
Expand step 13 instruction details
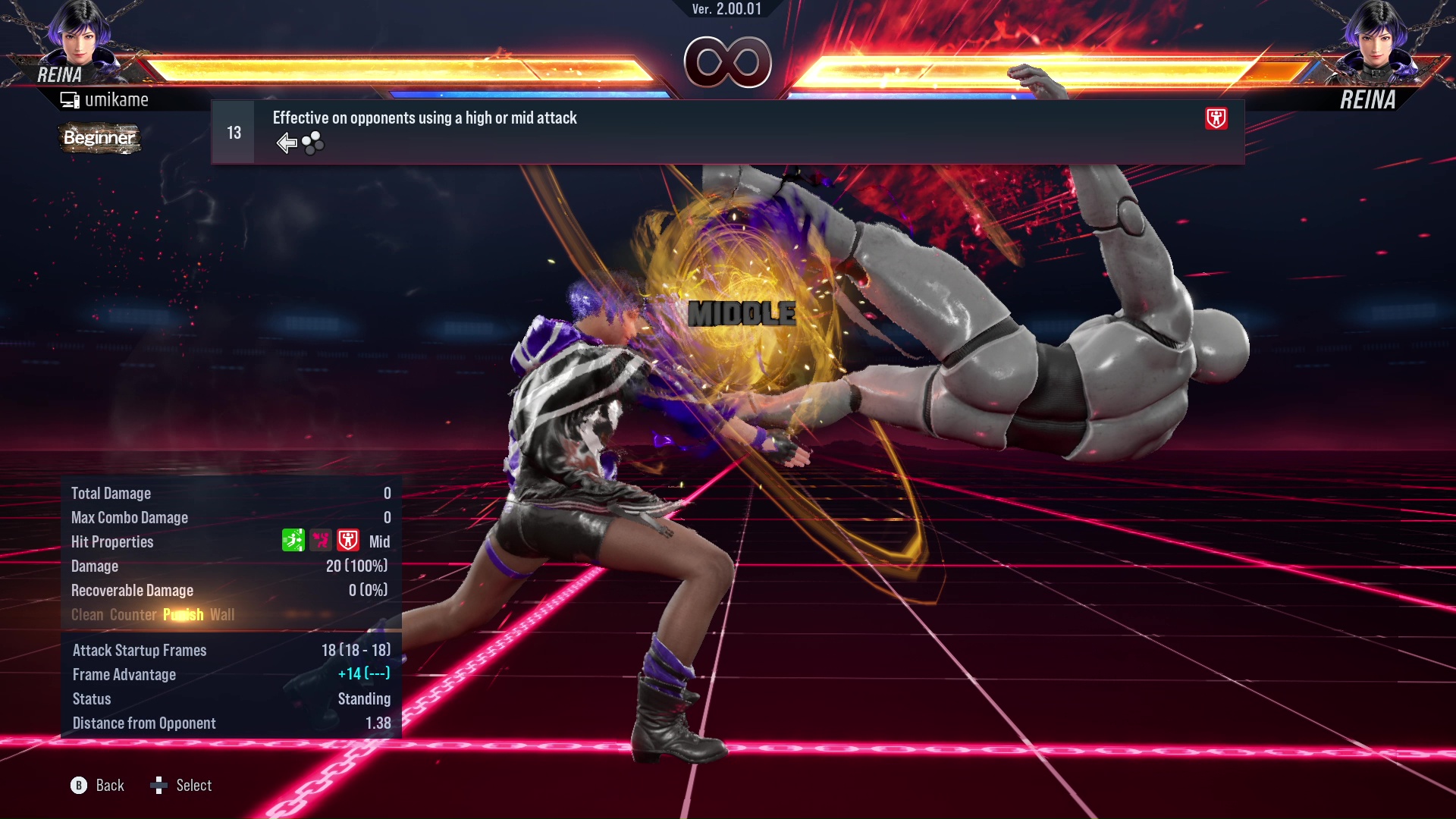232,131
